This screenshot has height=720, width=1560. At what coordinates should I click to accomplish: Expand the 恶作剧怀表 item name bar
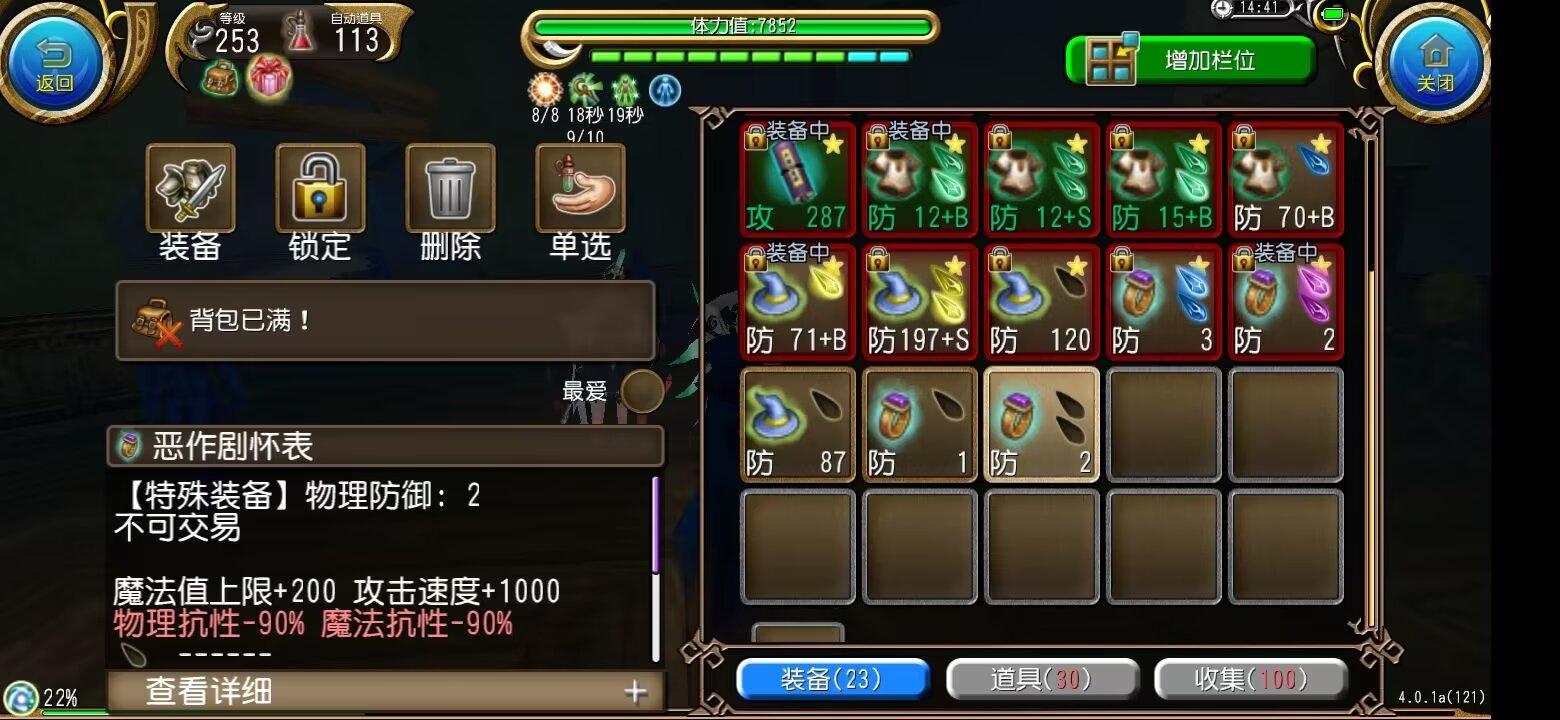tap(385, 448)
